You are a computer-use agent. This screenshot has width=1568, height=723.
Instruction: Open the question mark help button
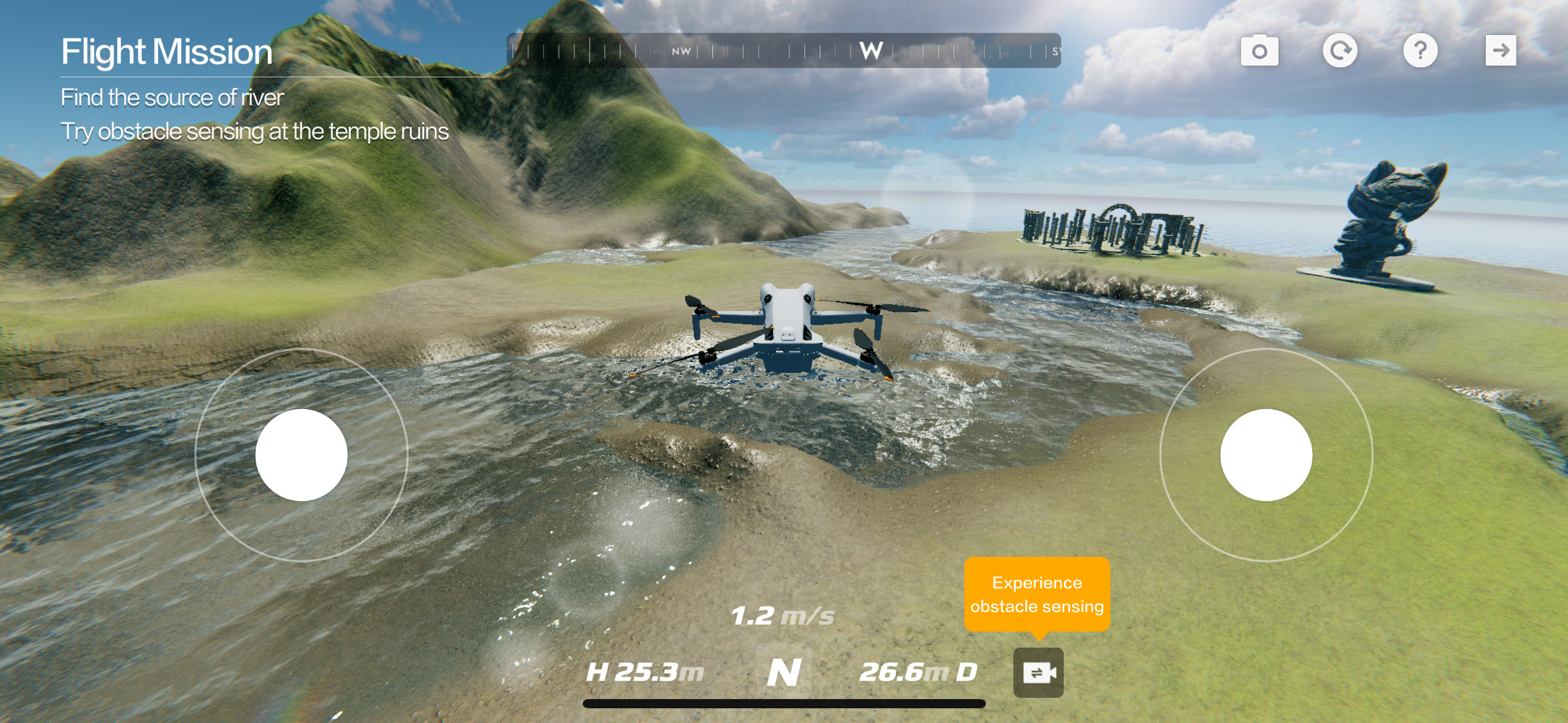pos(1420,51)
